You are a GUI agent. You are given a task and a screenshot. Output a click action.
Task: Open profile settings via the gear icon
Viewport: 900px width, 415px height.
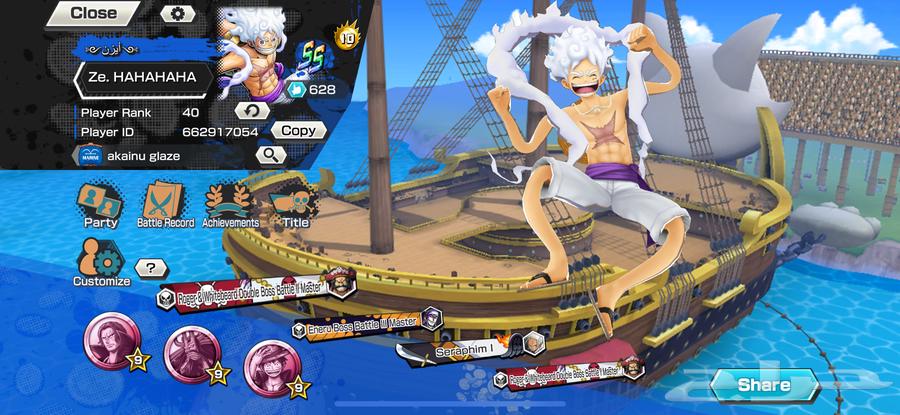(x=178, y=14)
